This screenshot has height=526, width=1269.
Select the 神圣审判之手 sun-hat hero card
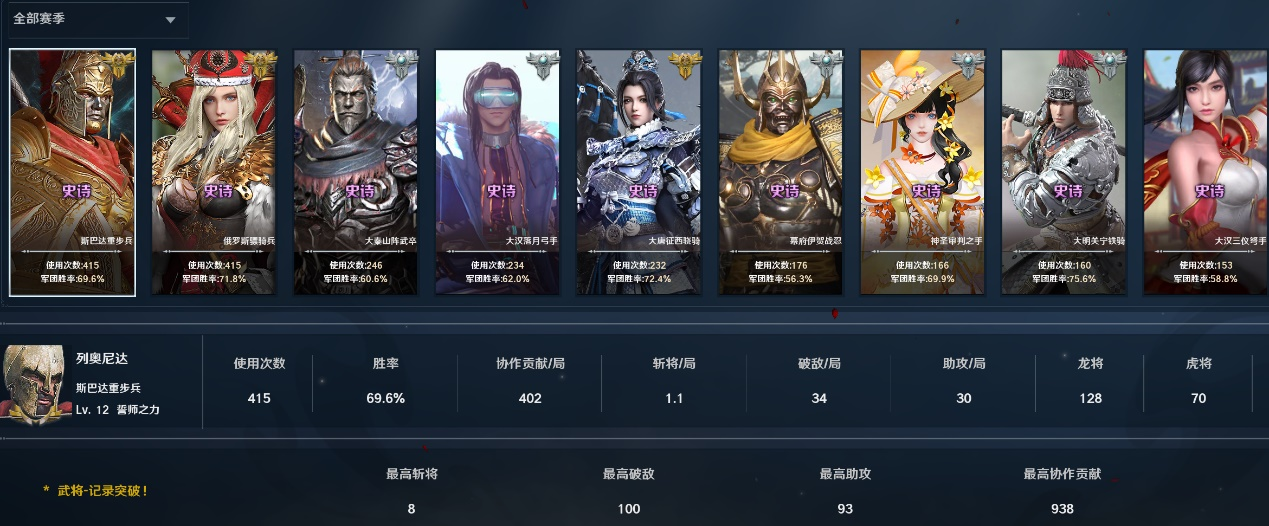tap(923, 172)
